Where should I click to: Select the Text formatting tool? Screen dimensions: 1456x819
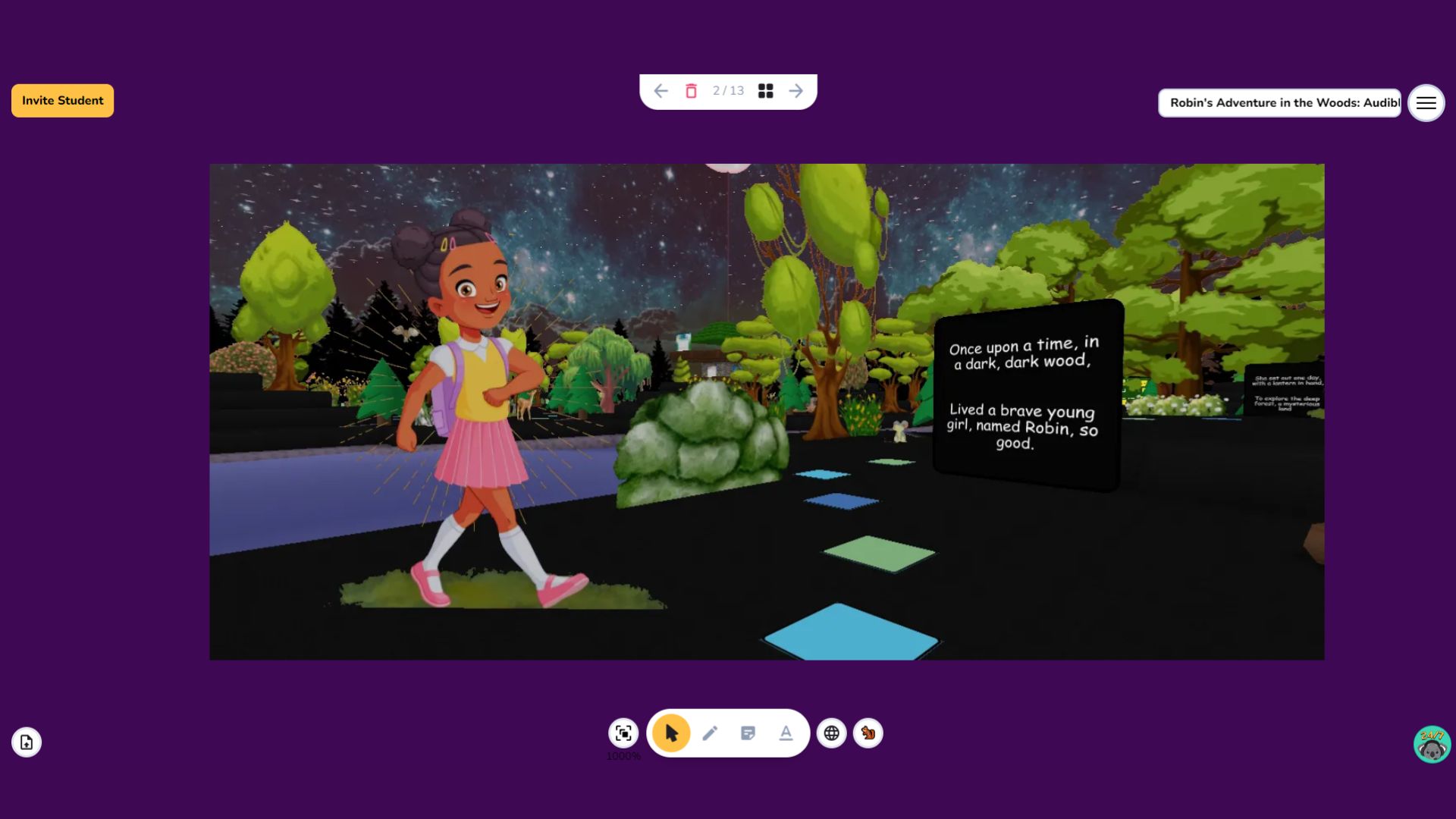click(x=786, y=733)
